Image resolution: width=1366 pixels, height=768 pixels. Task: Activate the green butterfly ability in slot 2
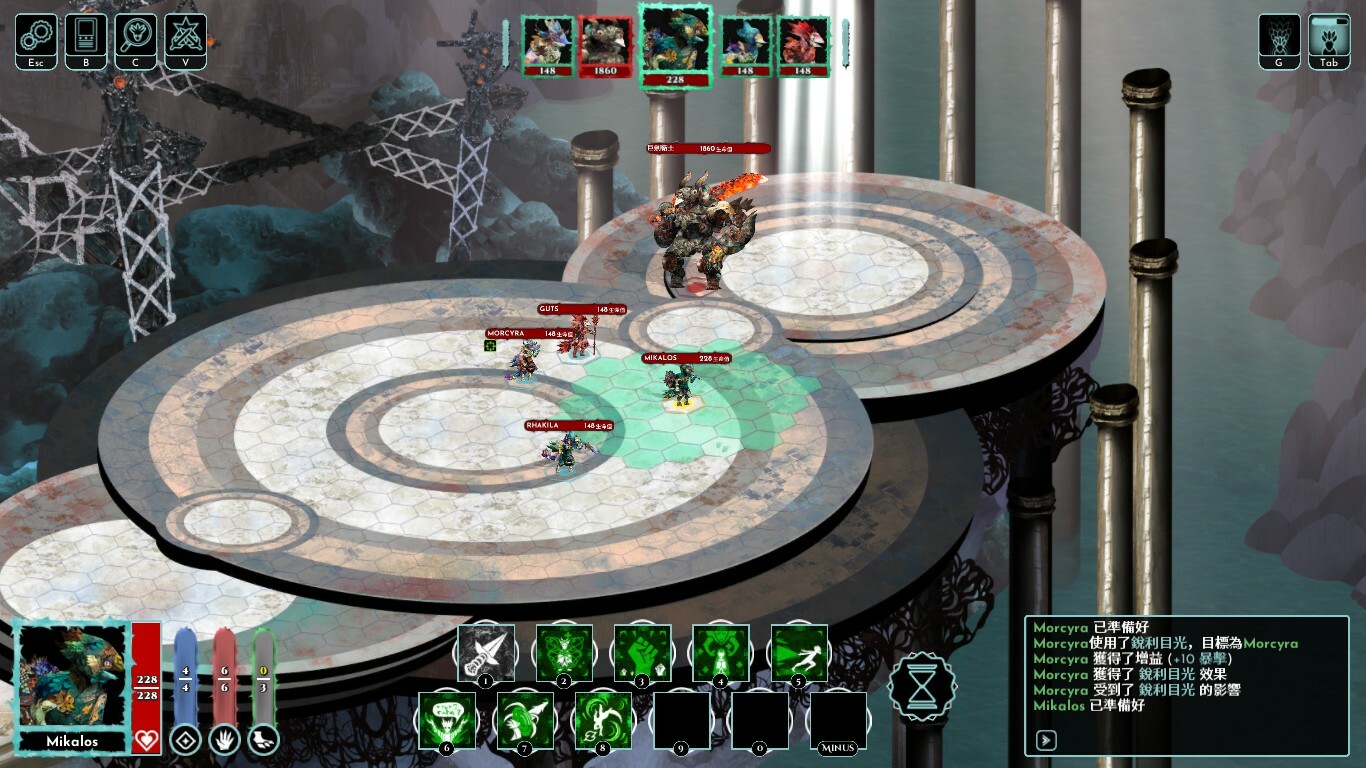pos(564,652)
